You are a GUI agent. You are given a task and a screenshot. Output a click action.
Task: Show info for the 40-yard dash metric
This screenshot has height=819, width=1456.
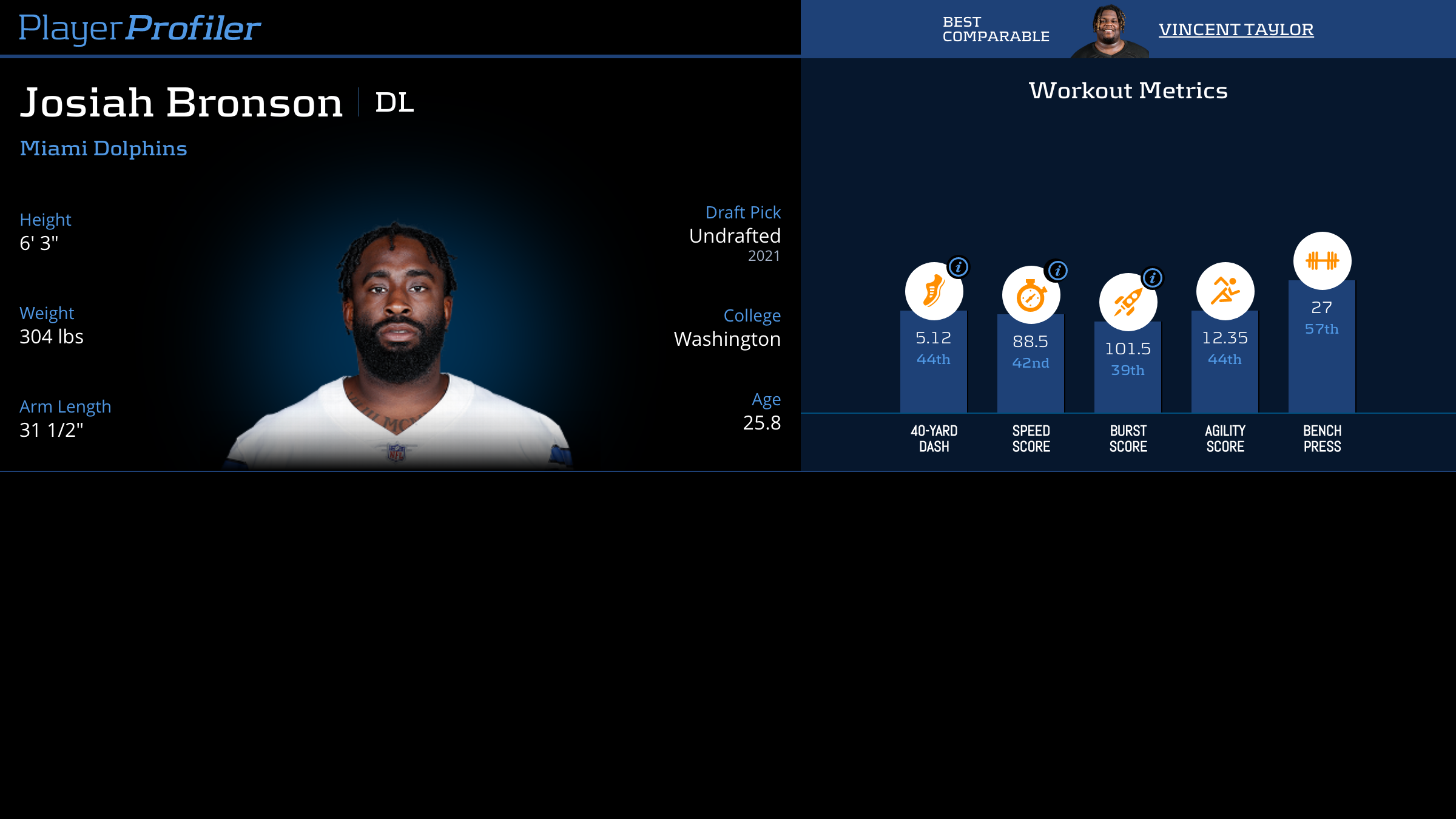click(959, 267)
